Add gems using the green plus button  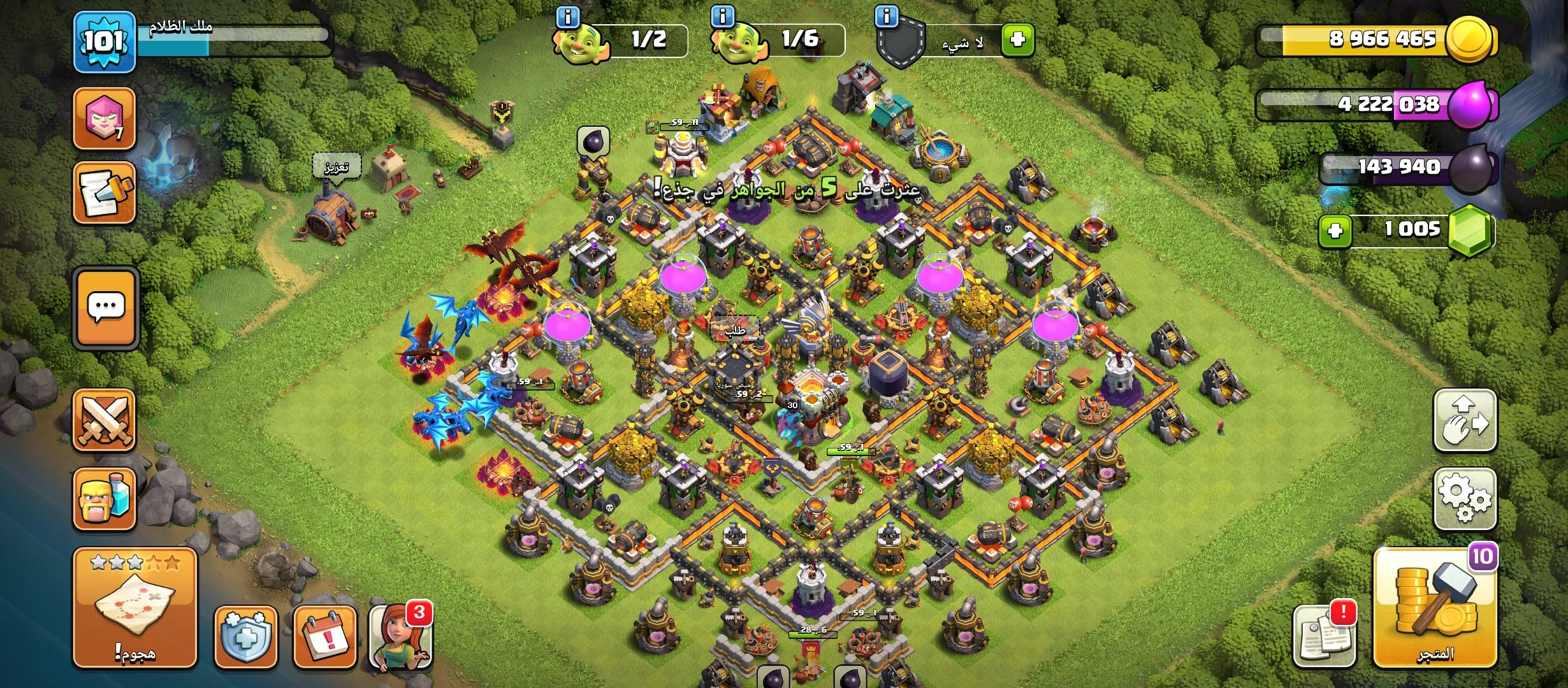click(x=1335, y=230)
